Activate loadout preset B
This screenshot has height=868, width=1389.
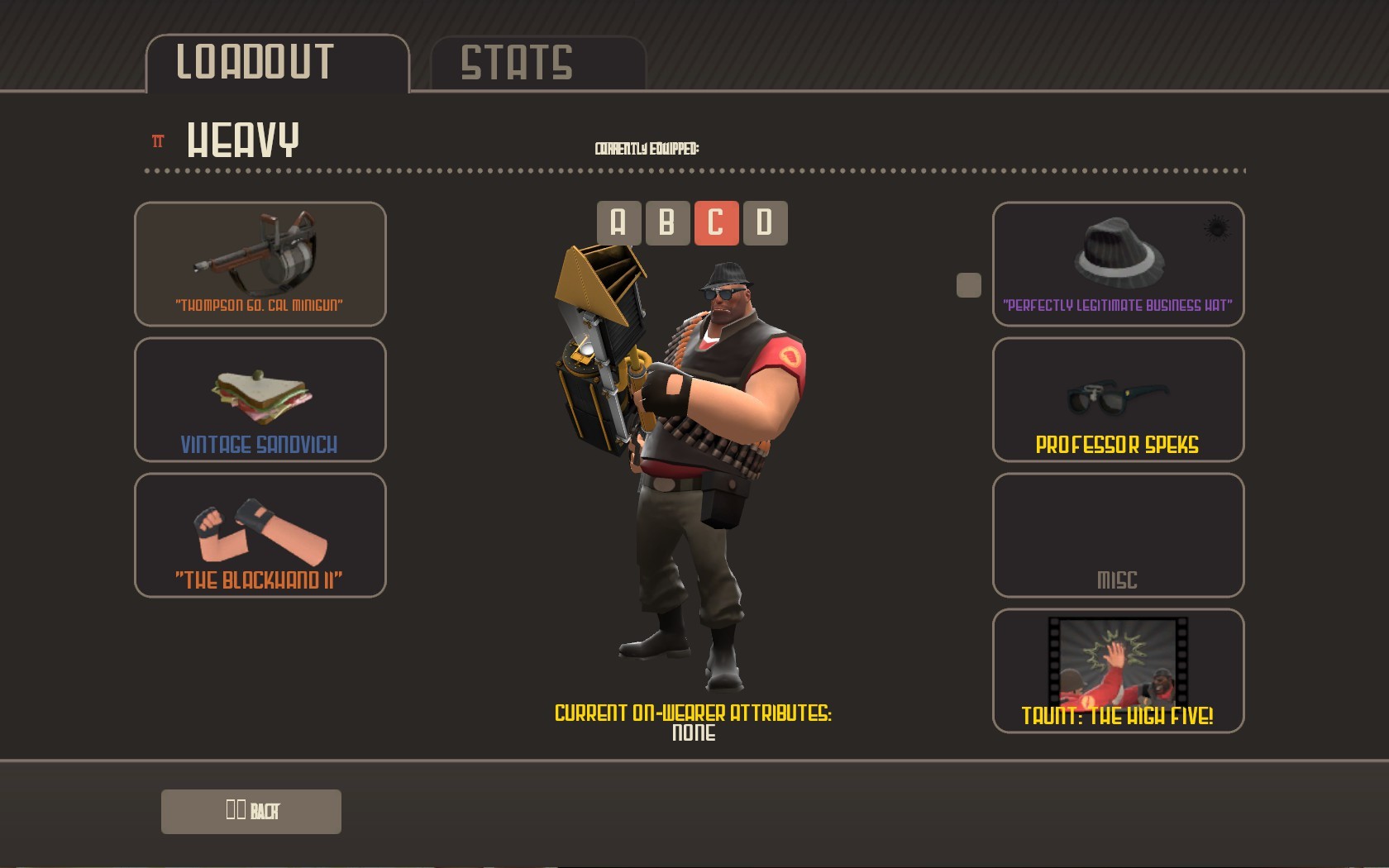point(666,222)
